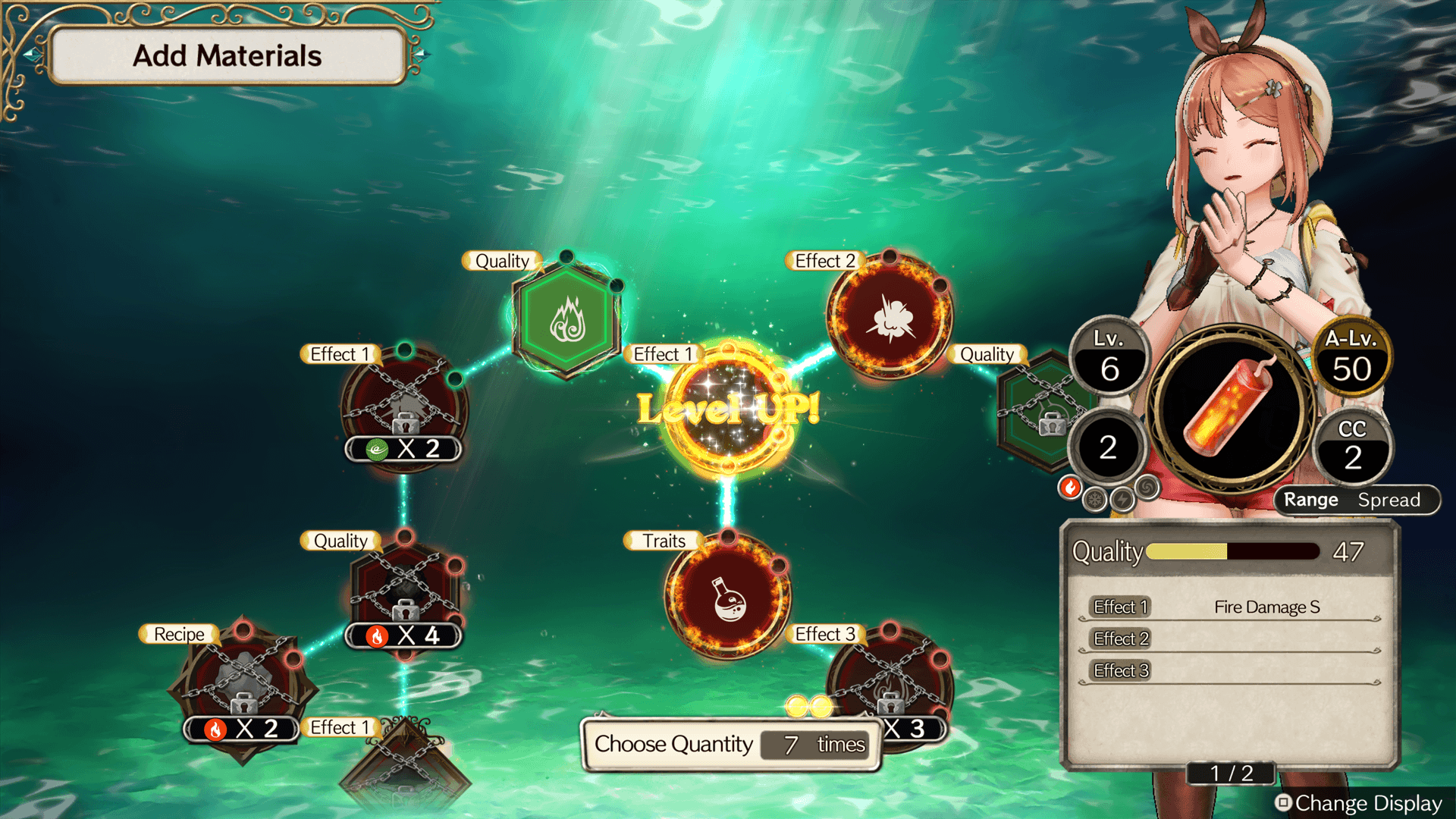Image resolution: width=1456 pixels, height=819 pixels.
Task: Choose the Effect 2 explosion node
Action: (890, 317)
